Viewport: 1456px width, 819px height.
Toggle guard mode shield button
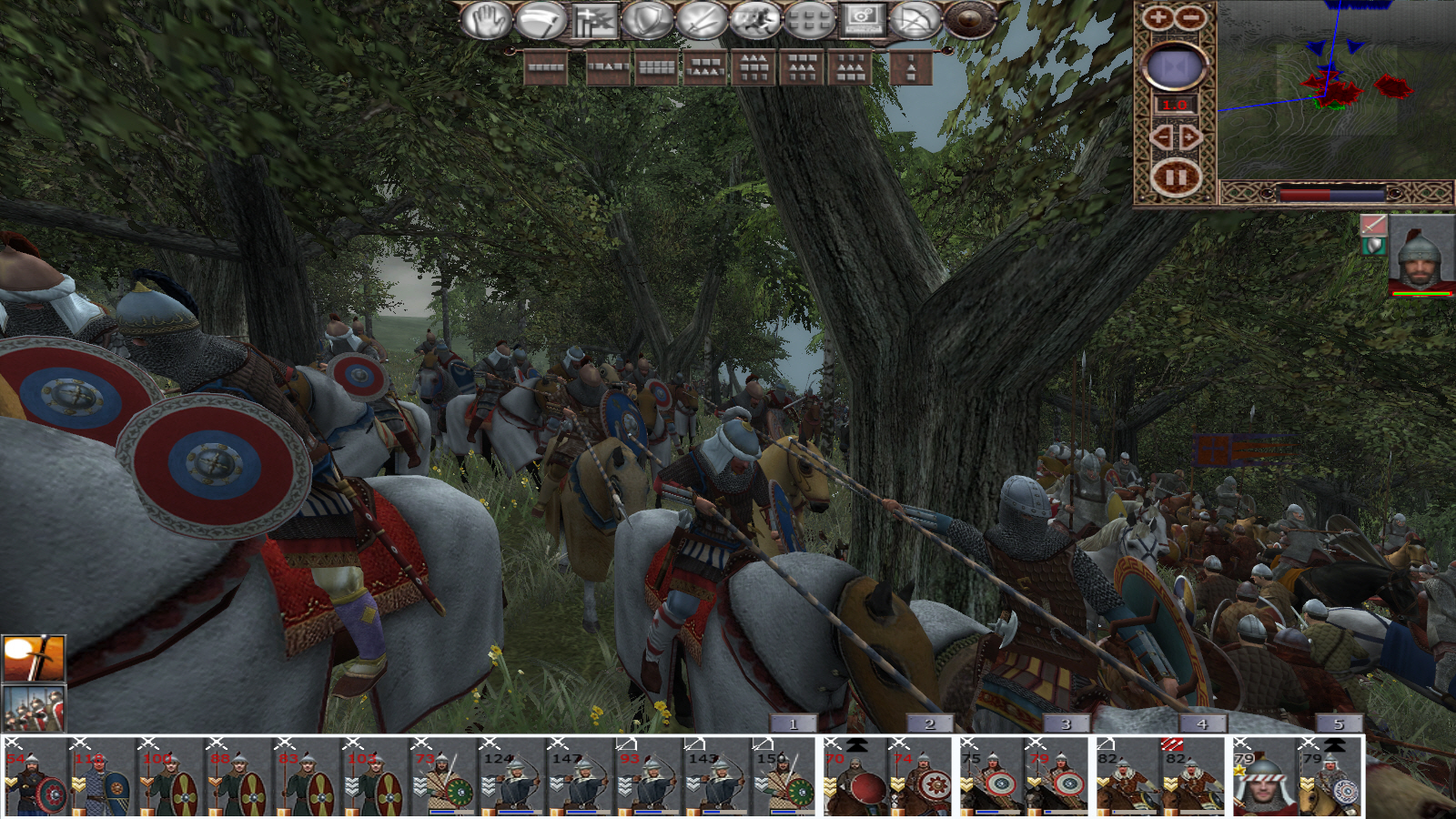click(648, 20)
